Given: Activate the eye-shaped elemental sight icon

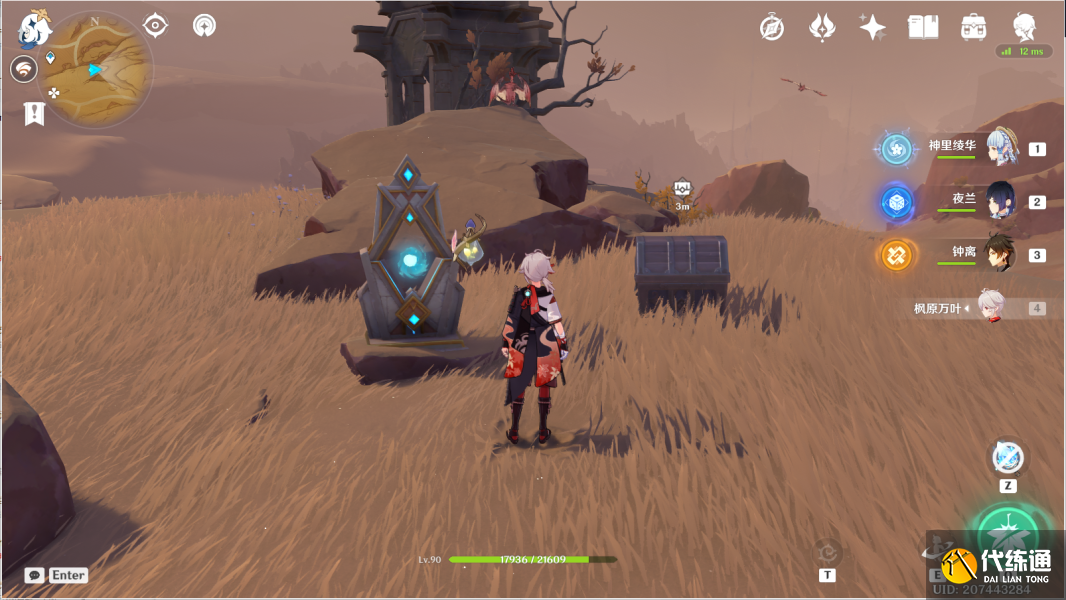Looking at the screenshot, I should pos(155,25).
